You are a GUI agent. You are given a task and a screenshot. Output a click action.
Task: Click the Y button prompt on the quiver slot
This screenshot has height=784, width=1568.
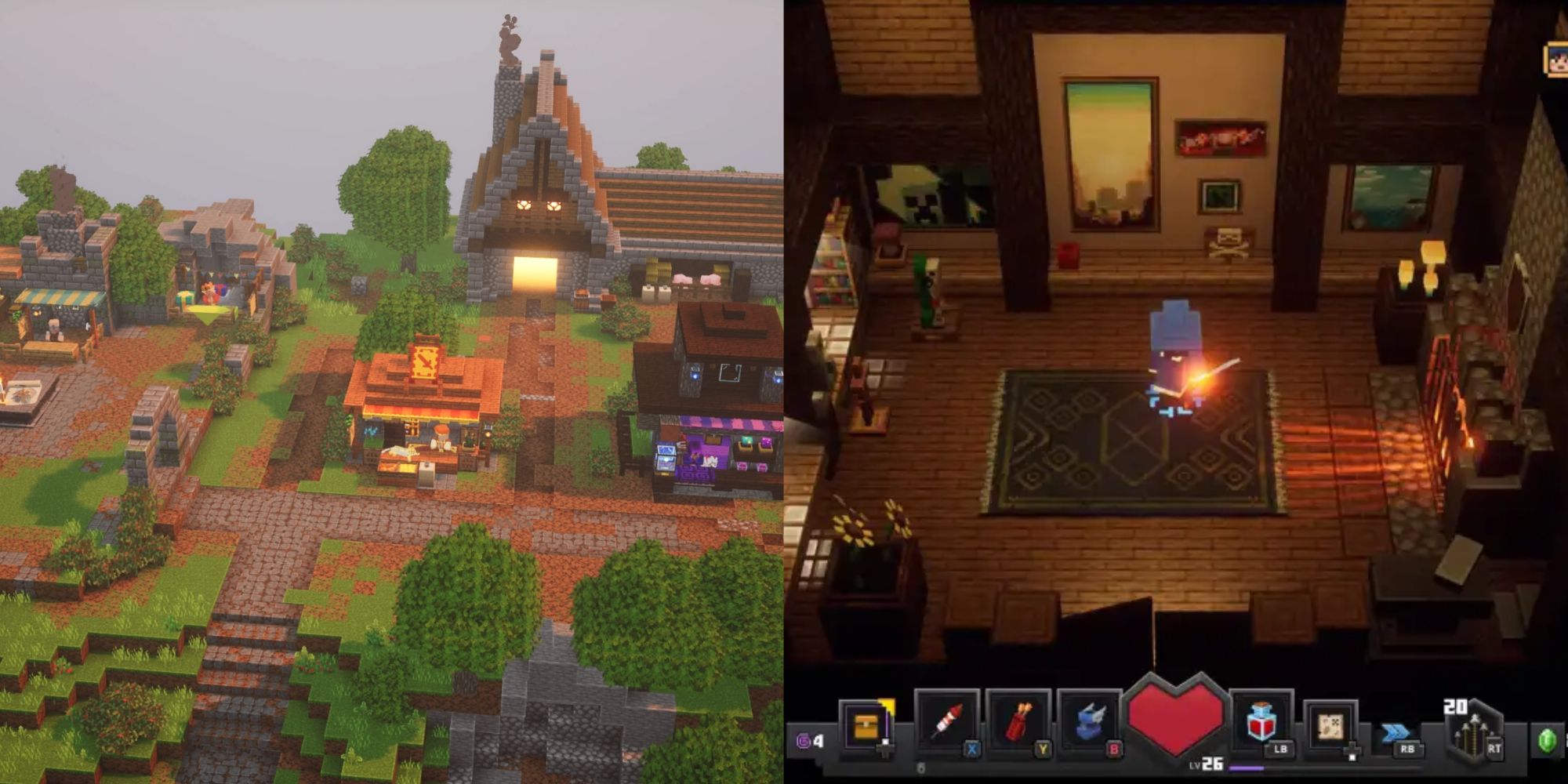point(1043,750)
